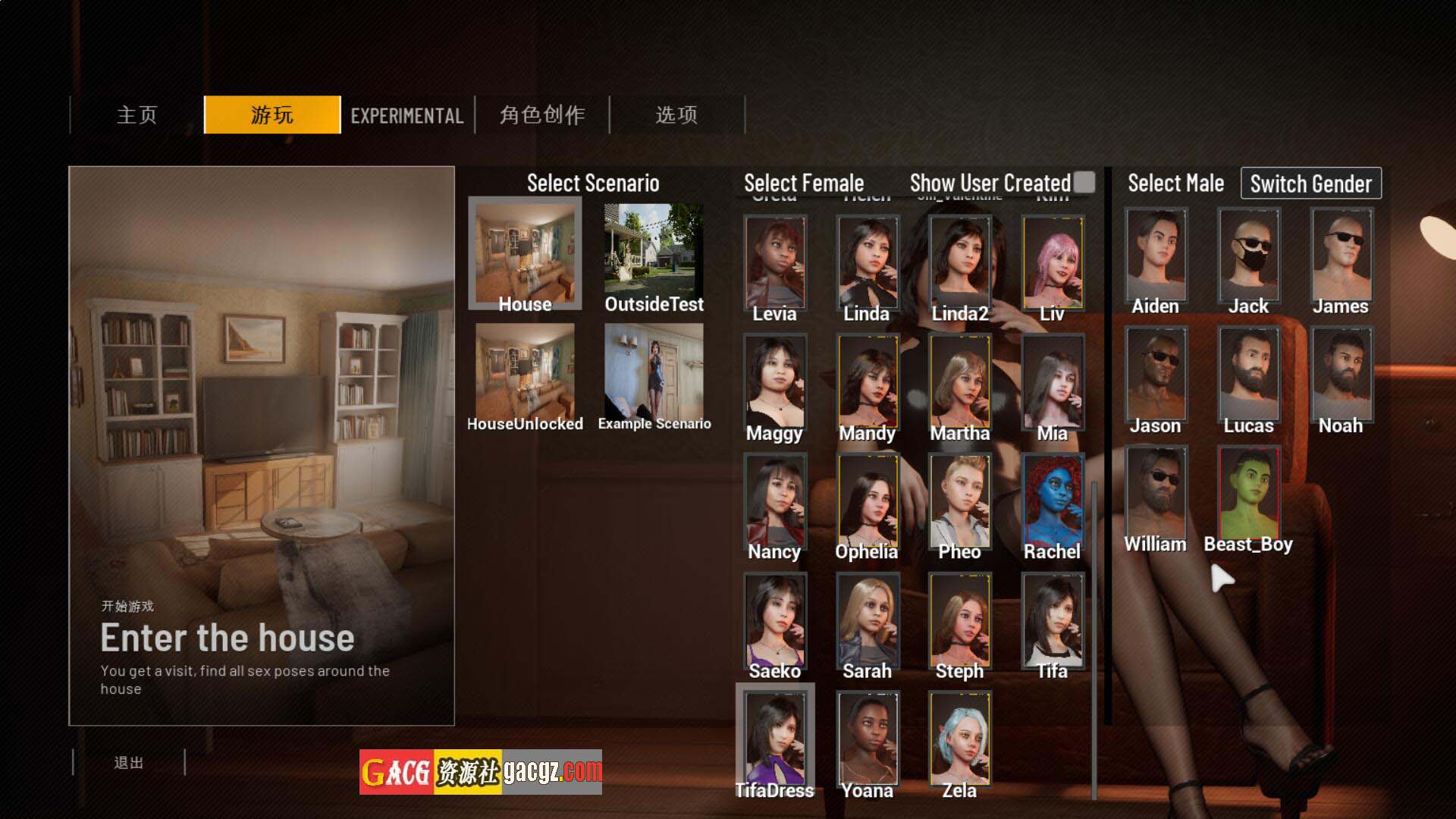Toggle the Show User Created checkbox
This screenshot has width=1456, height=819.
pos(1084,182)
